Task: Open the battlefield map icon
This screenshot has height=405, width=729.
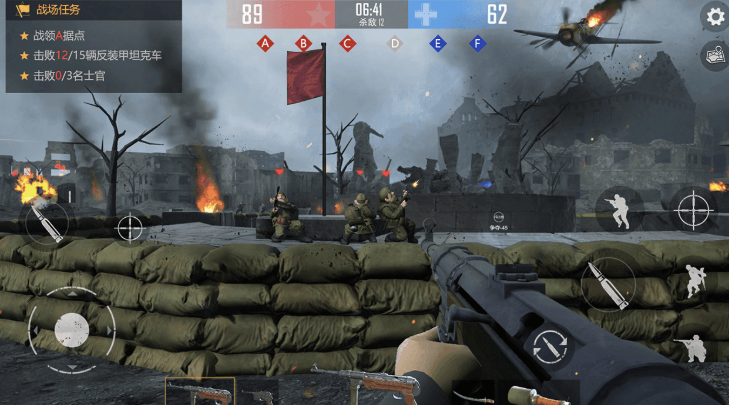Action: coord(715,56)
